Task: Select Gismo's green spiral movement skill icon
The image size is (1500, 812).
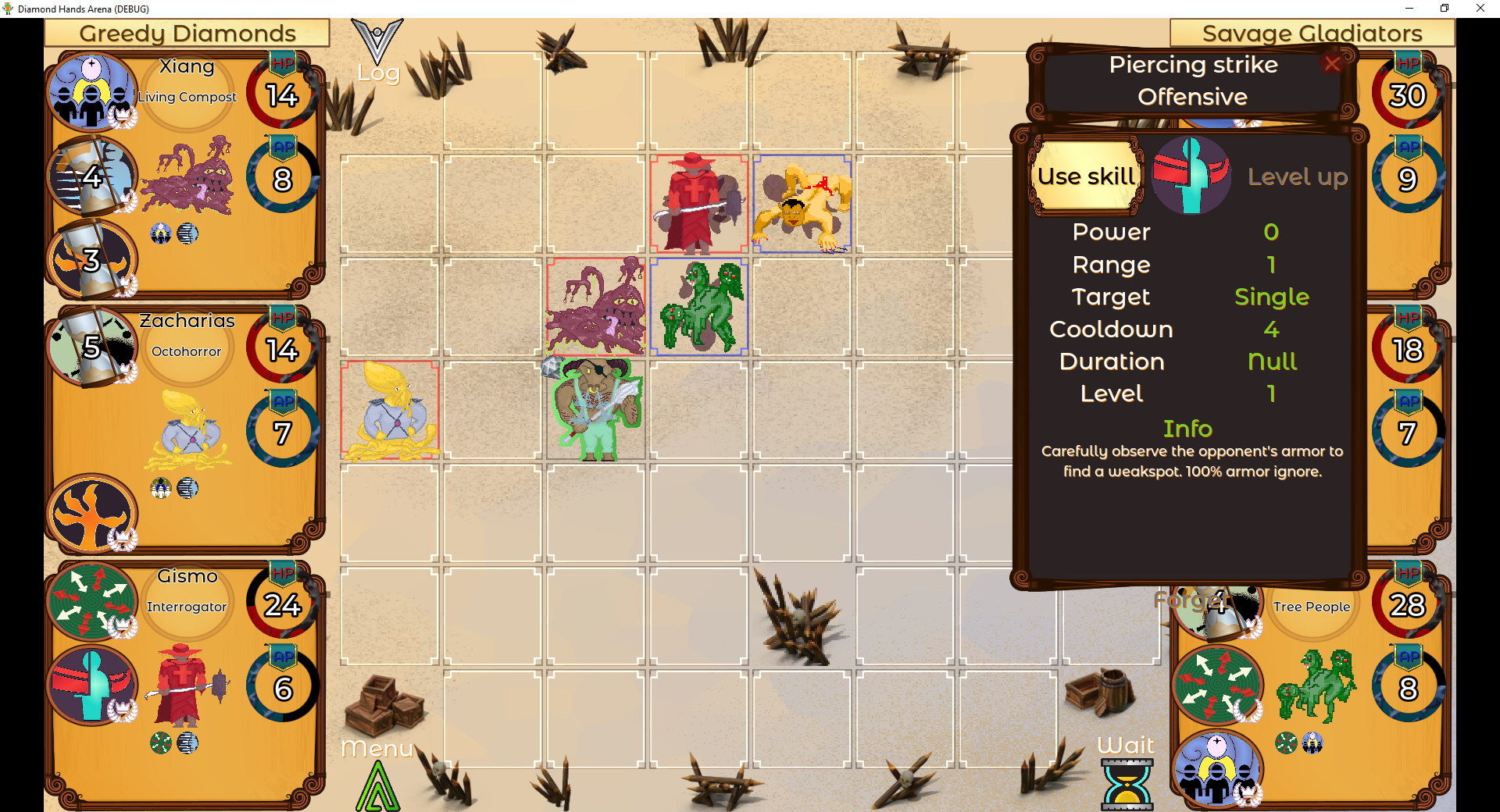Action: [92, 603]
